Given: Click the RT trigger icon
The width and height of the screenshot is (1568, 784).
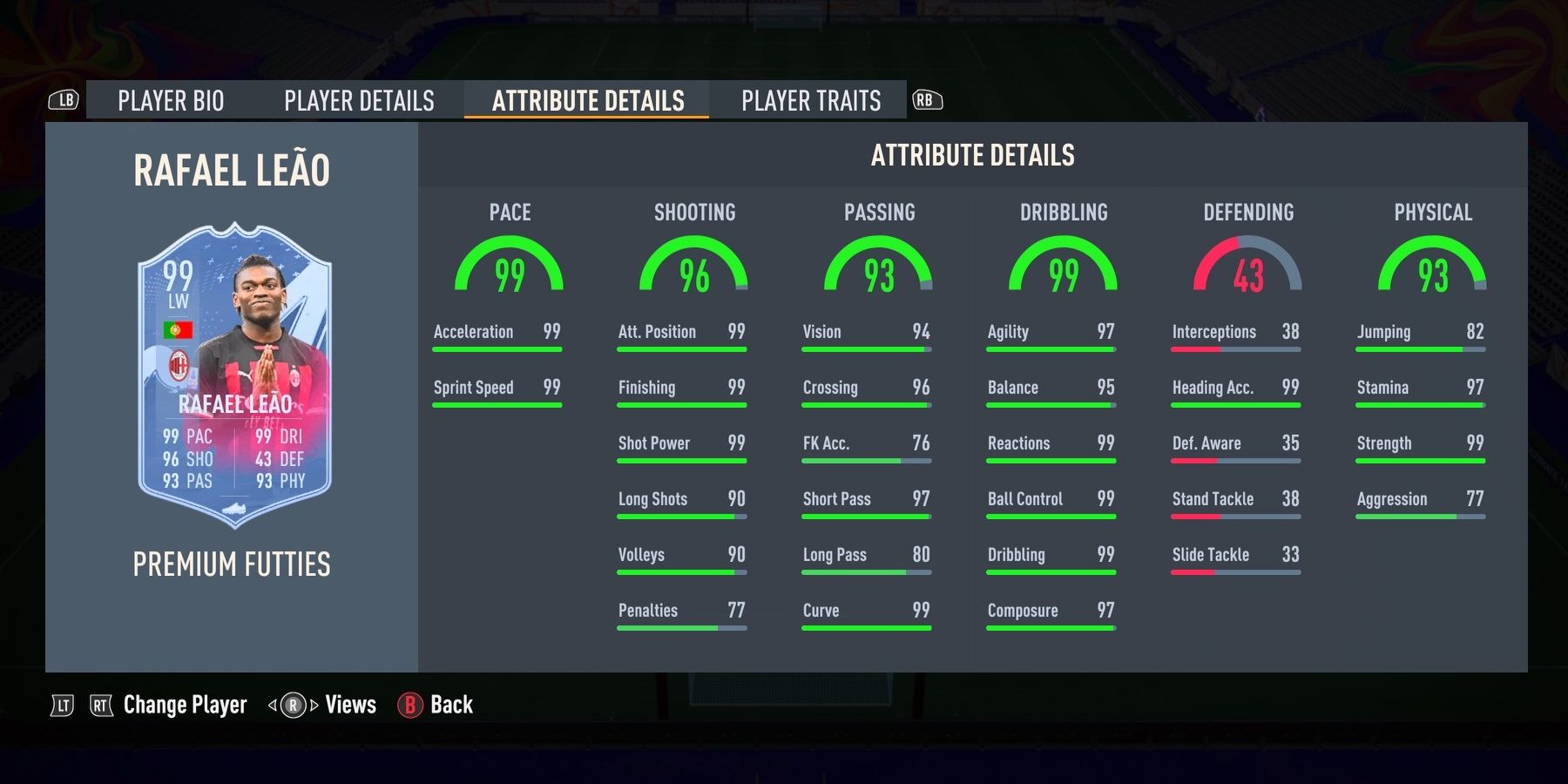Looking at the screenshot, I should (x=102, y=706).
